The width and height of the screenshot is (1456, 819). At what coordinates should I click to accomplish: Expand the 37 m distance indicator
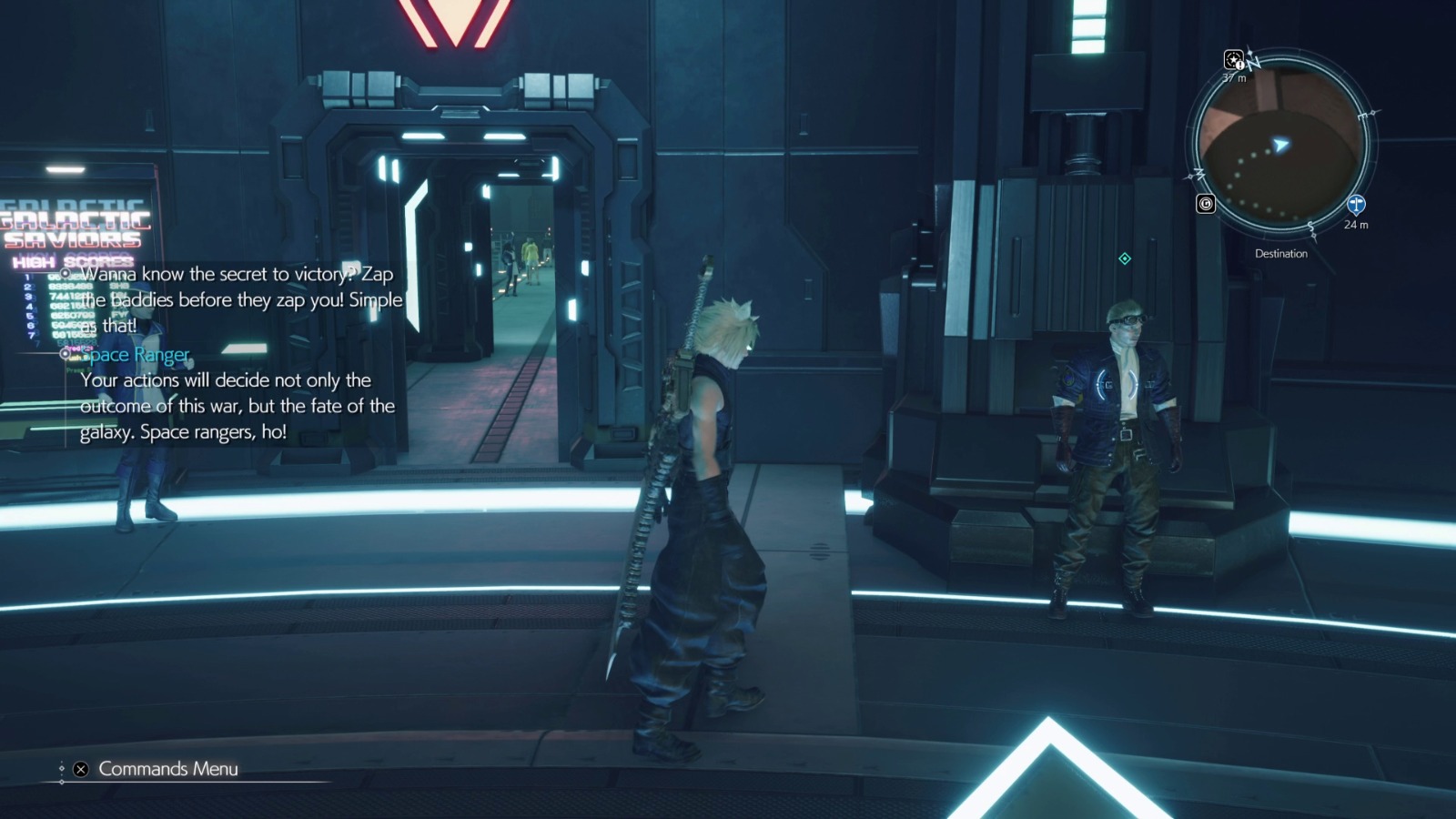click(1234, 78)
